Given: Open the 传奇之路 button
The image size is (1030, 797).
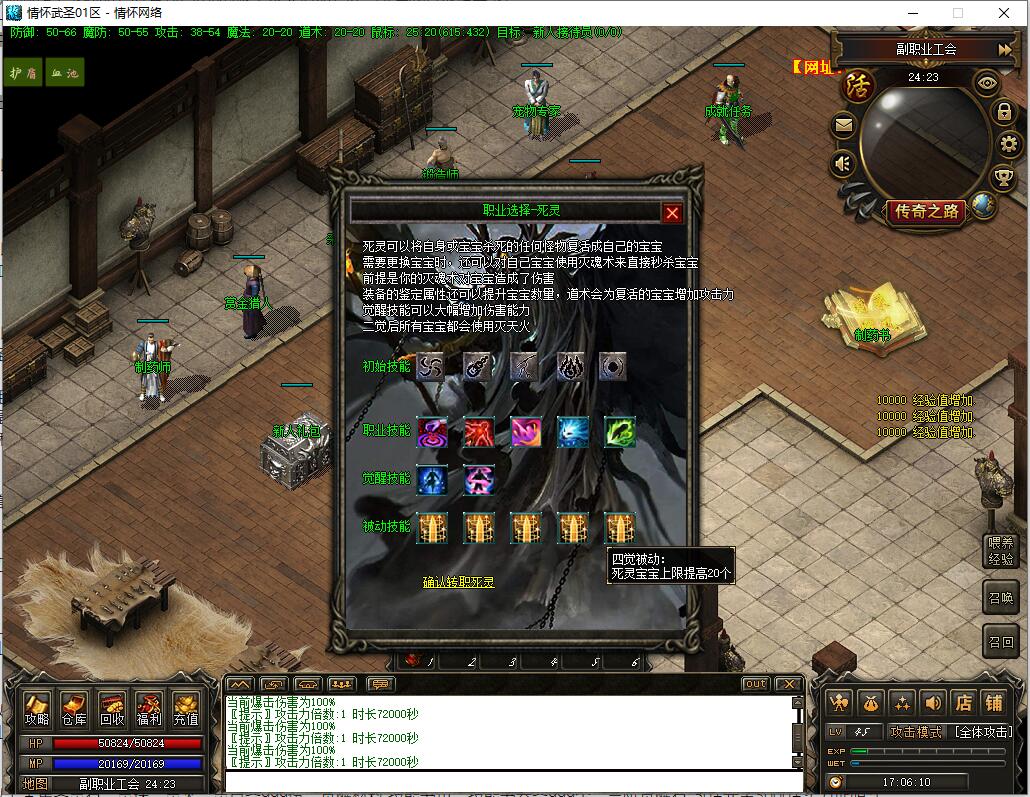Looking at the screenshot, I should click(927, 211).
